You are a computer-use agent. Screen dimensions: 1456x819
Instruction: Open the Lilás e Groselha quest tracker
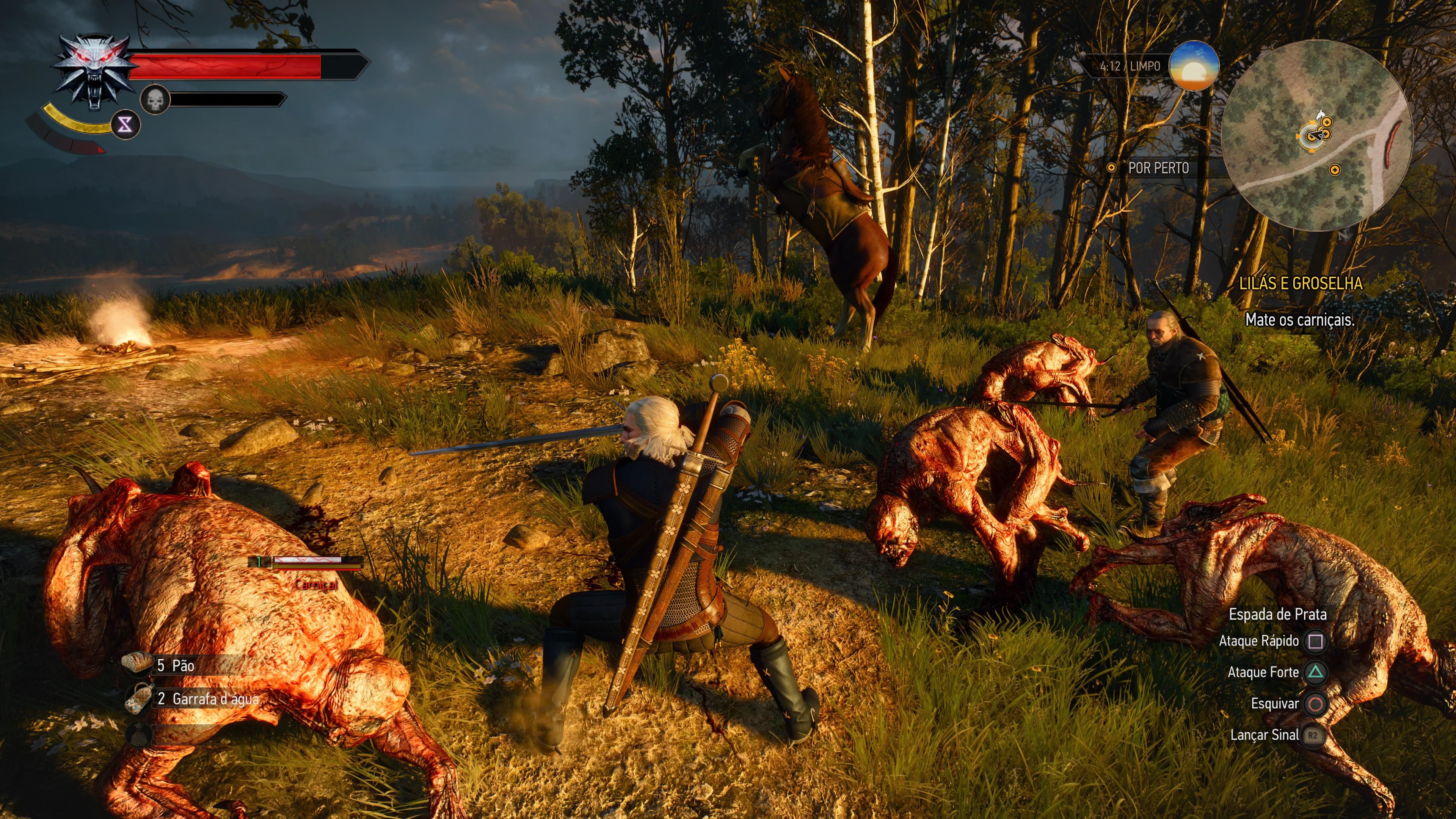click(x=1300, y=284)
